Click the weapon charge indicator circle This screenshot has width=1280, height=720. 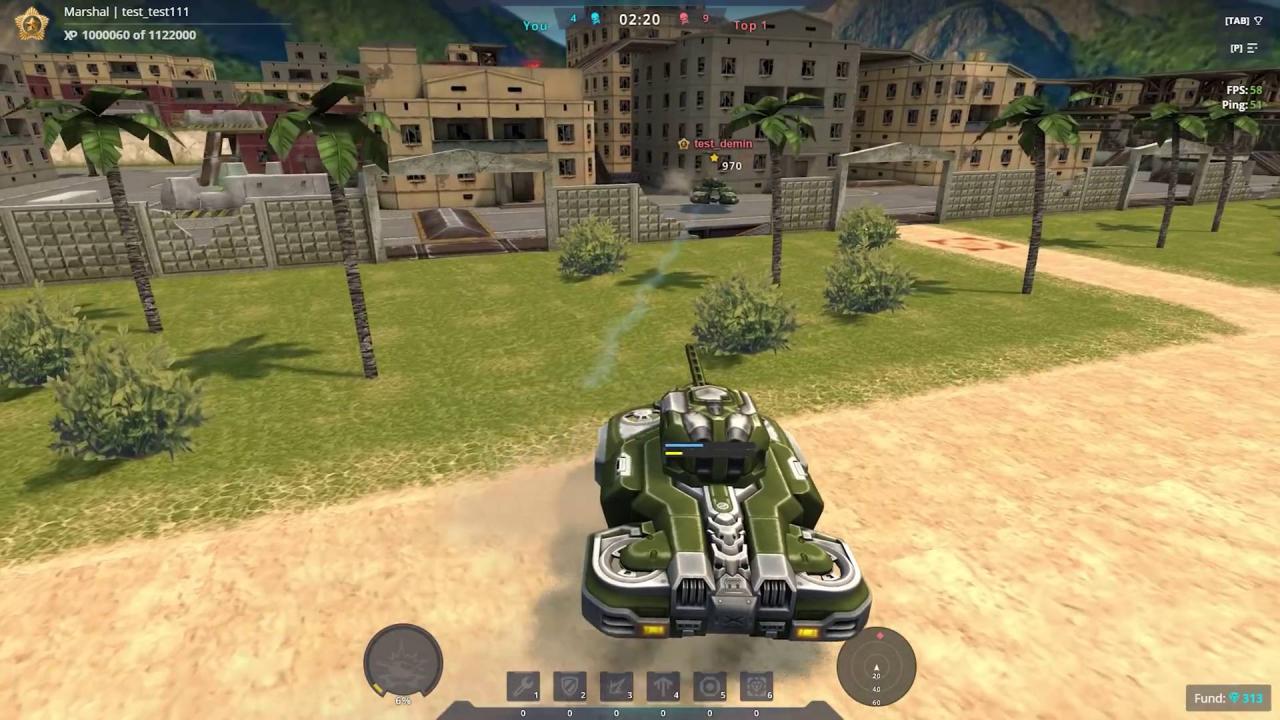pyautogui.click(x=403, y=660)
